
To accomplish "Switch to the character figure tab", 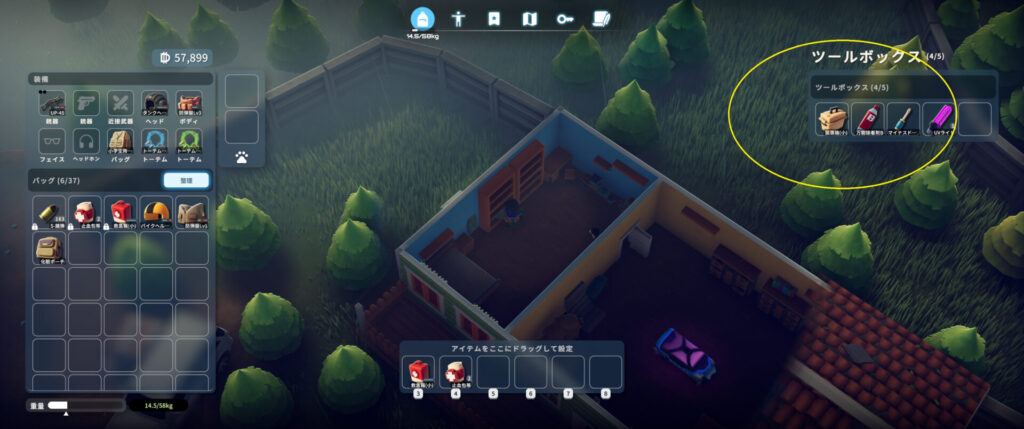I will point(460,19).
